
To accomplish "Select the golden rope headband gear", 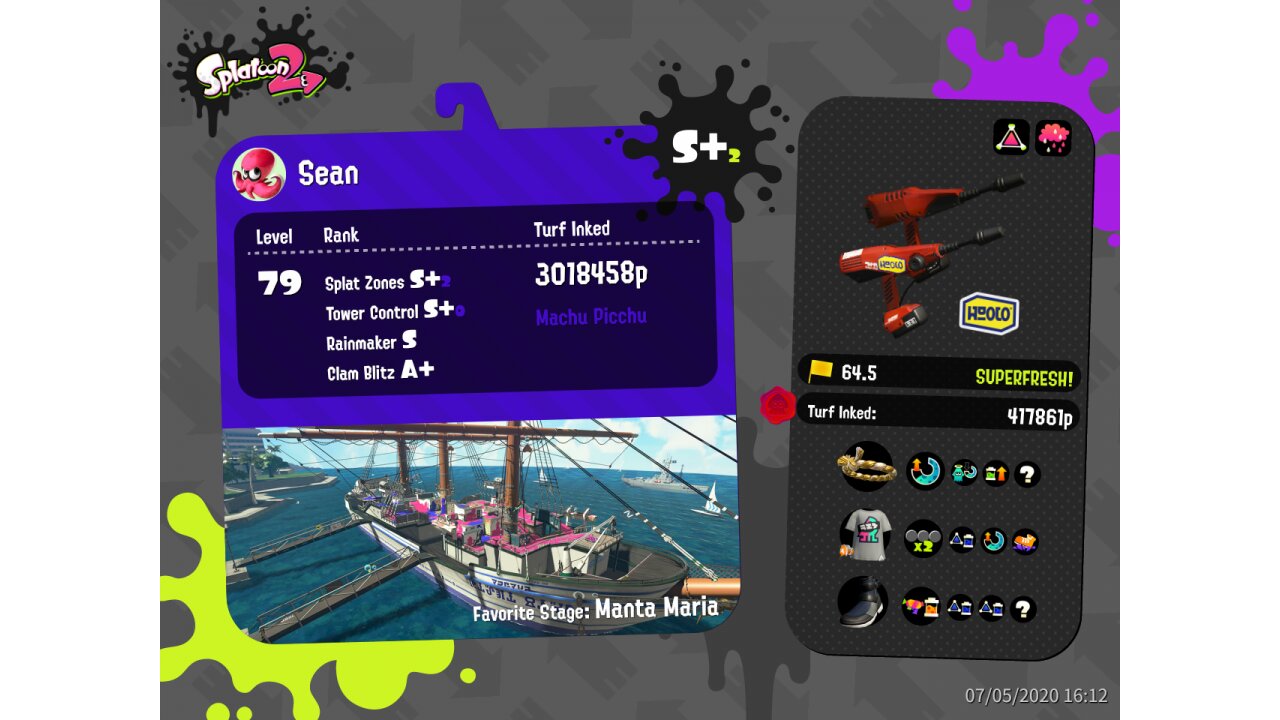I will click(866, 466).
